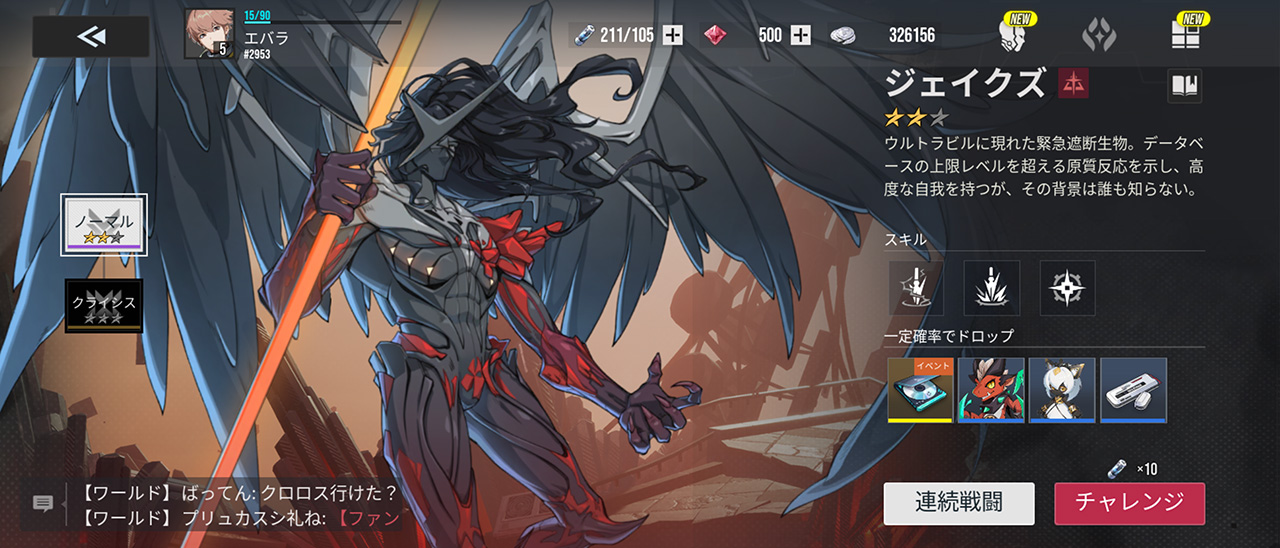Add red gems with the plus next to 500
1280x548 pixels.
pyautogui.click(x=801, y=36)
